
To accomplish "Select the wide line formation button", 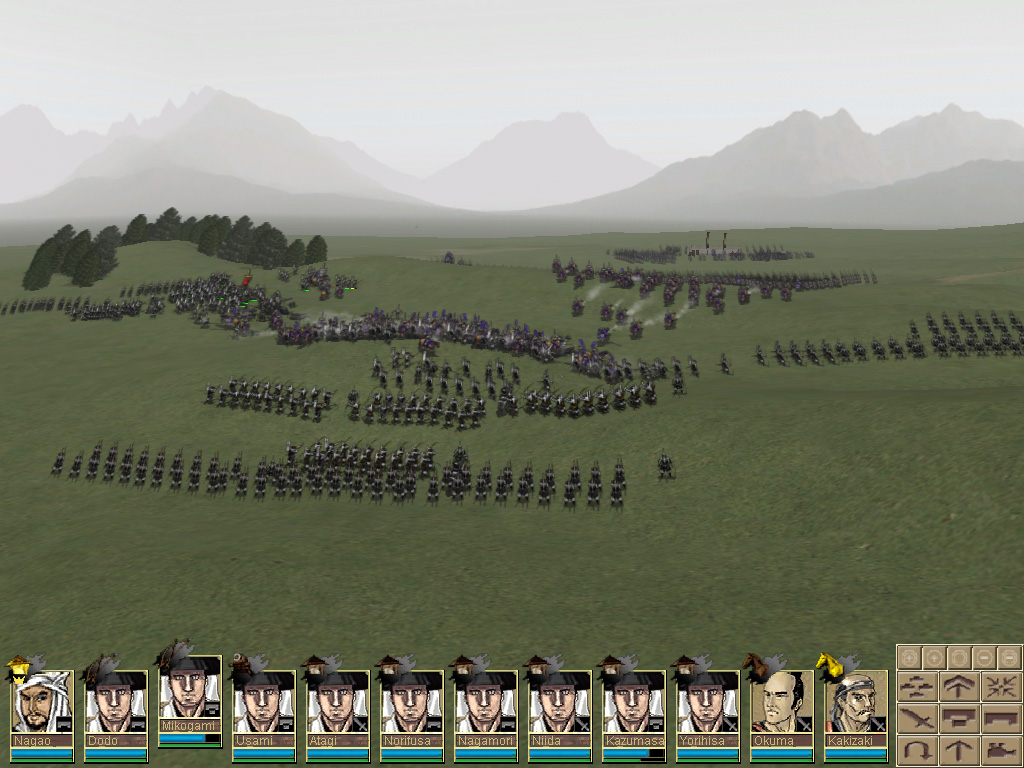I will tap(1000, 718).
